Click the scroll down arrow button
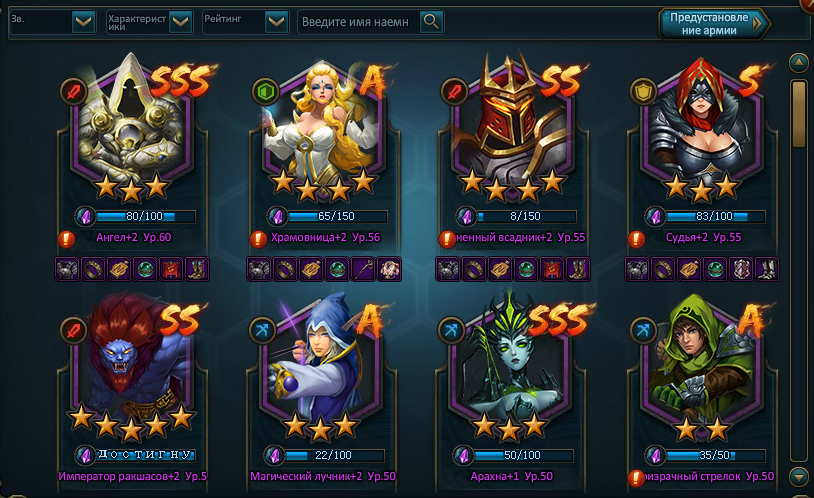This screenshot has height=498, width=814. point(798,475)
